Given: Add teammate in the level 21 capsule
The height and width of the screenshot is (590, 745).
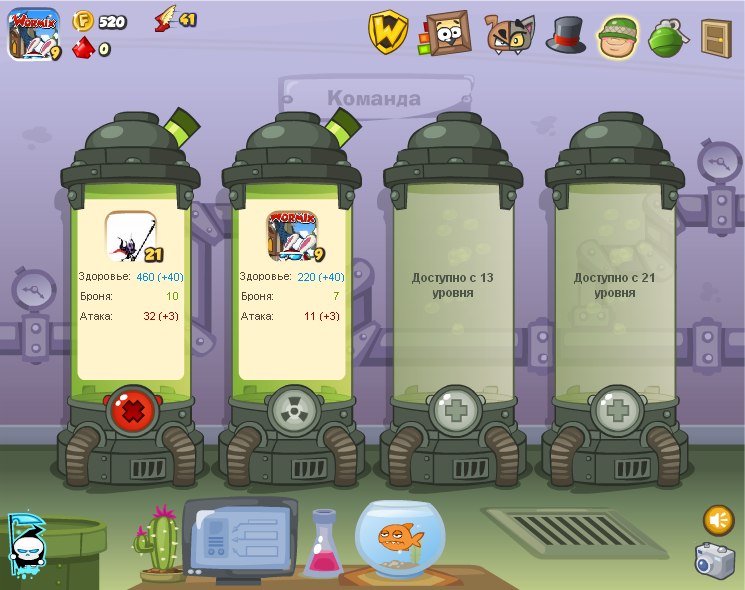Looking at the screenshot, I should click(x=616, y=410).
